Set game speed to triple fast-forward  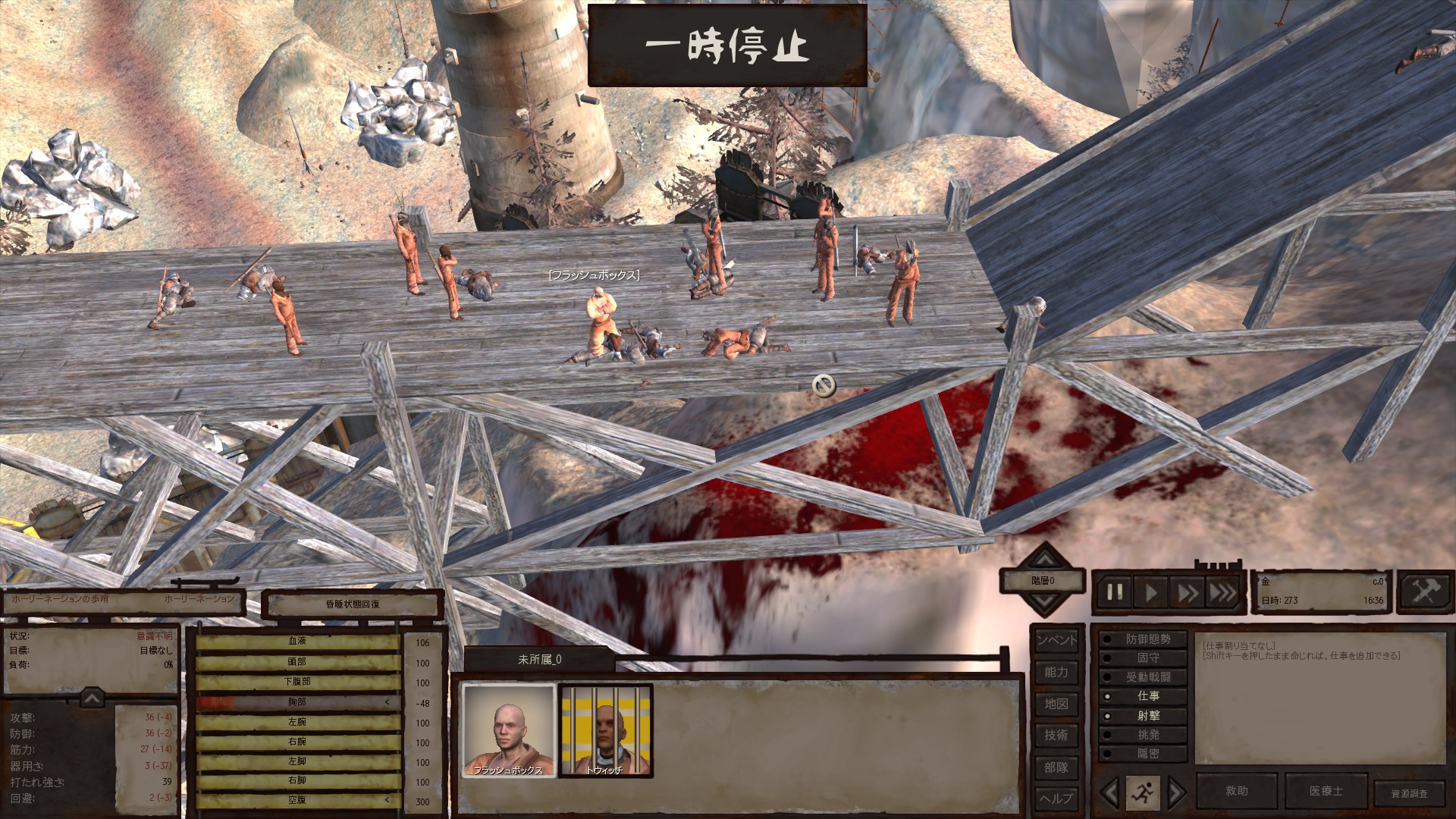pyautogui.click(x=1222, y=592)
